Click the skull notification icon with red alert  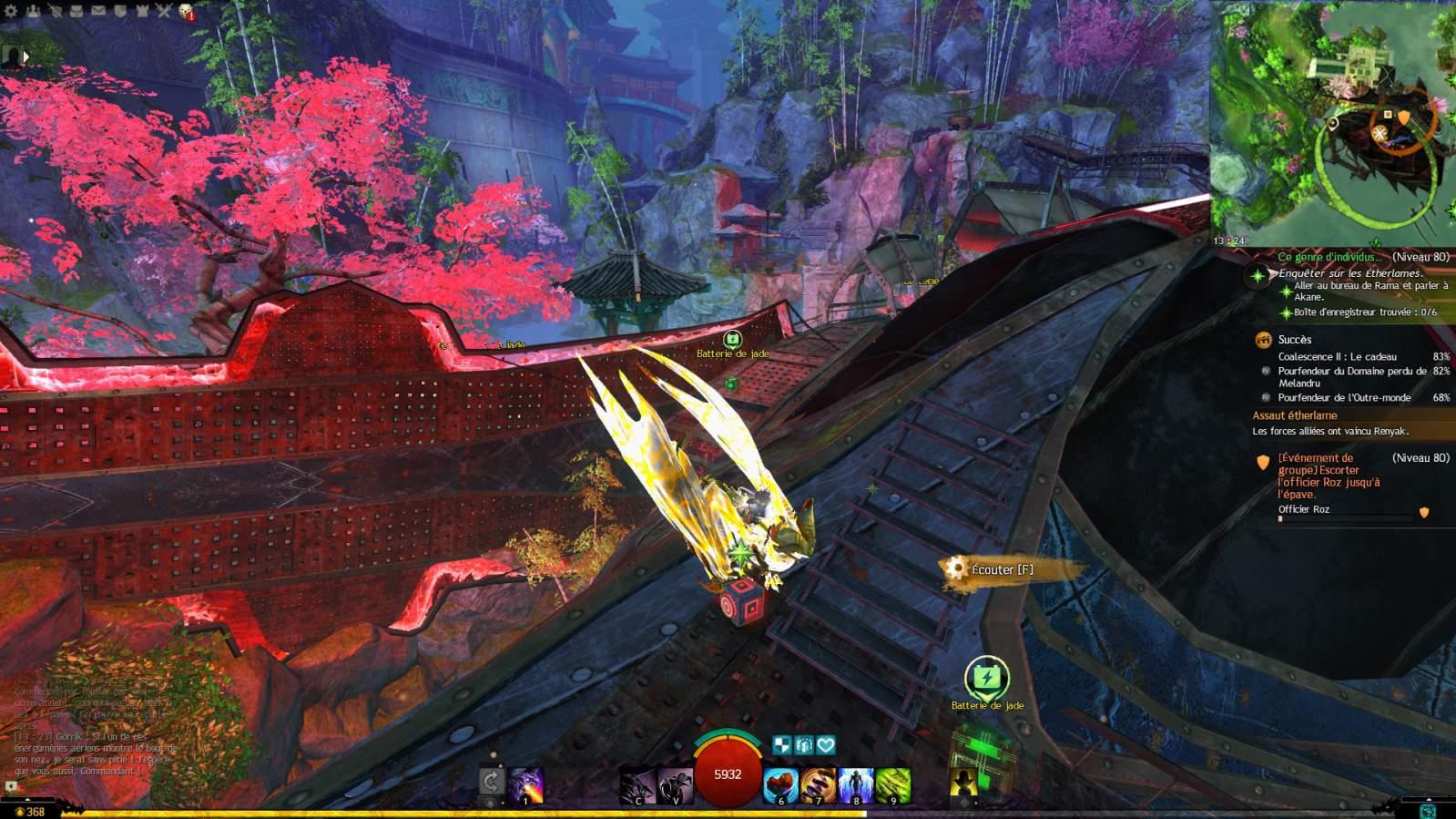(x=187, y=12)
